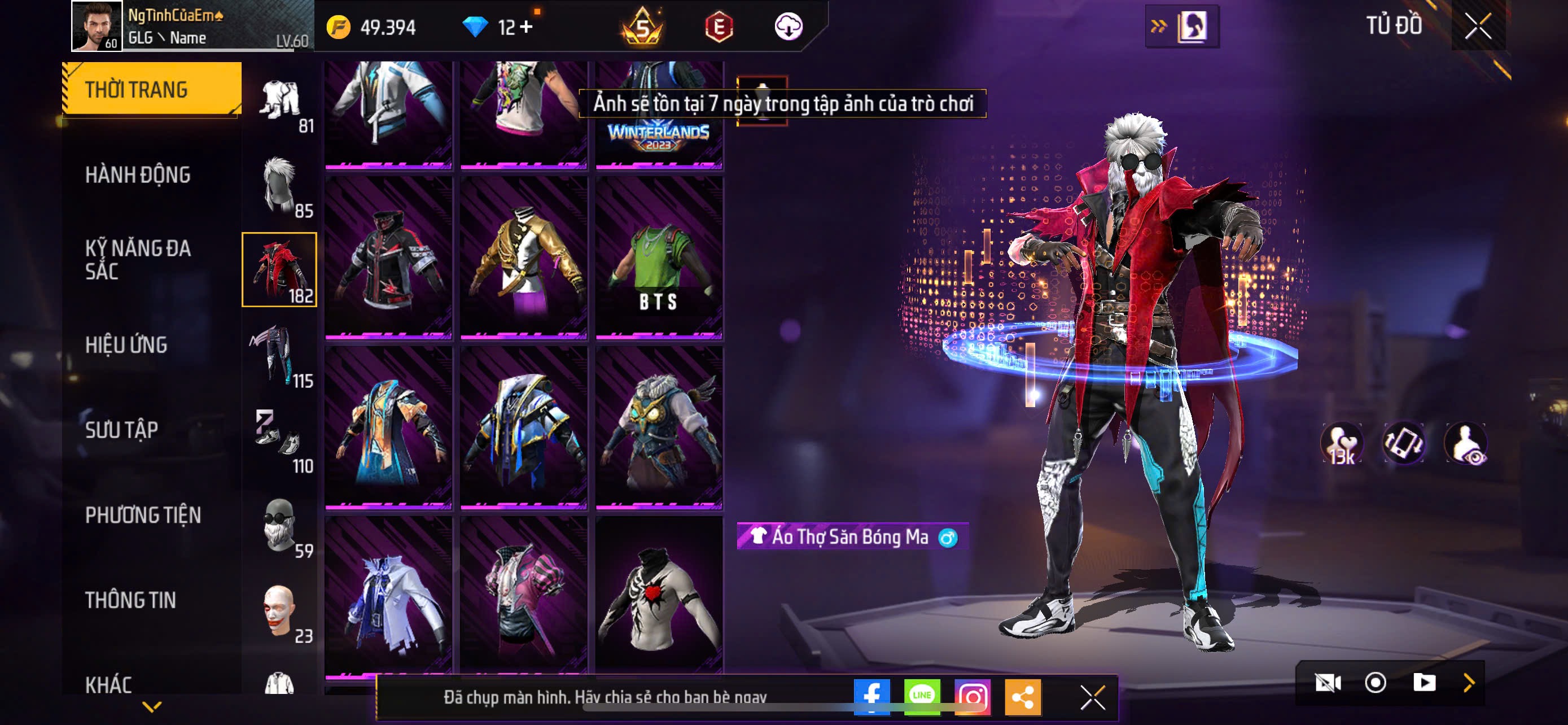Add diamonds with the plus button
The image size is (1568, 725).
[x=527, y=27]
